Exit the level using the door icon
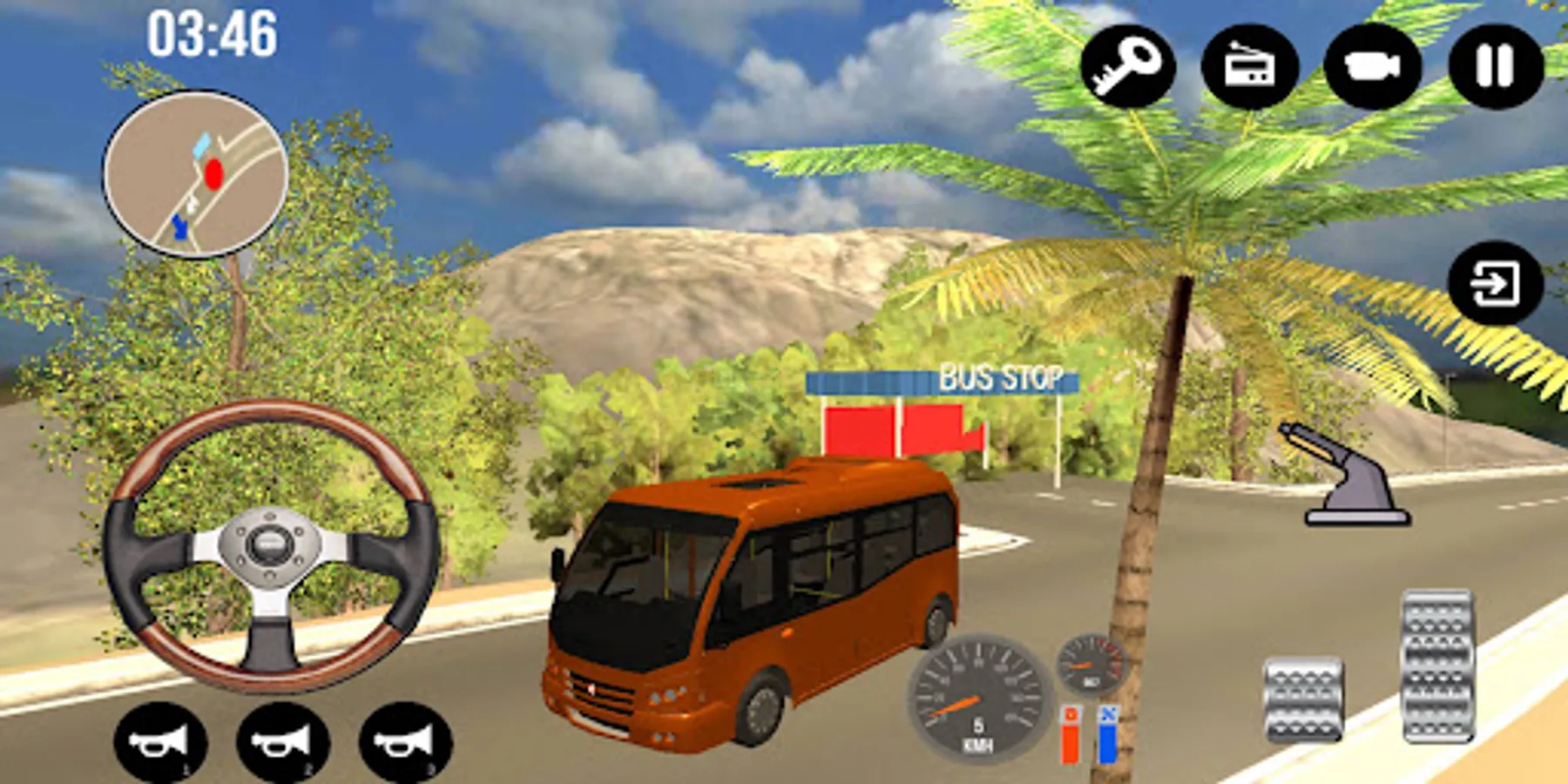This screenshot has height=784, width=1568. click(x=1495, y=282)
